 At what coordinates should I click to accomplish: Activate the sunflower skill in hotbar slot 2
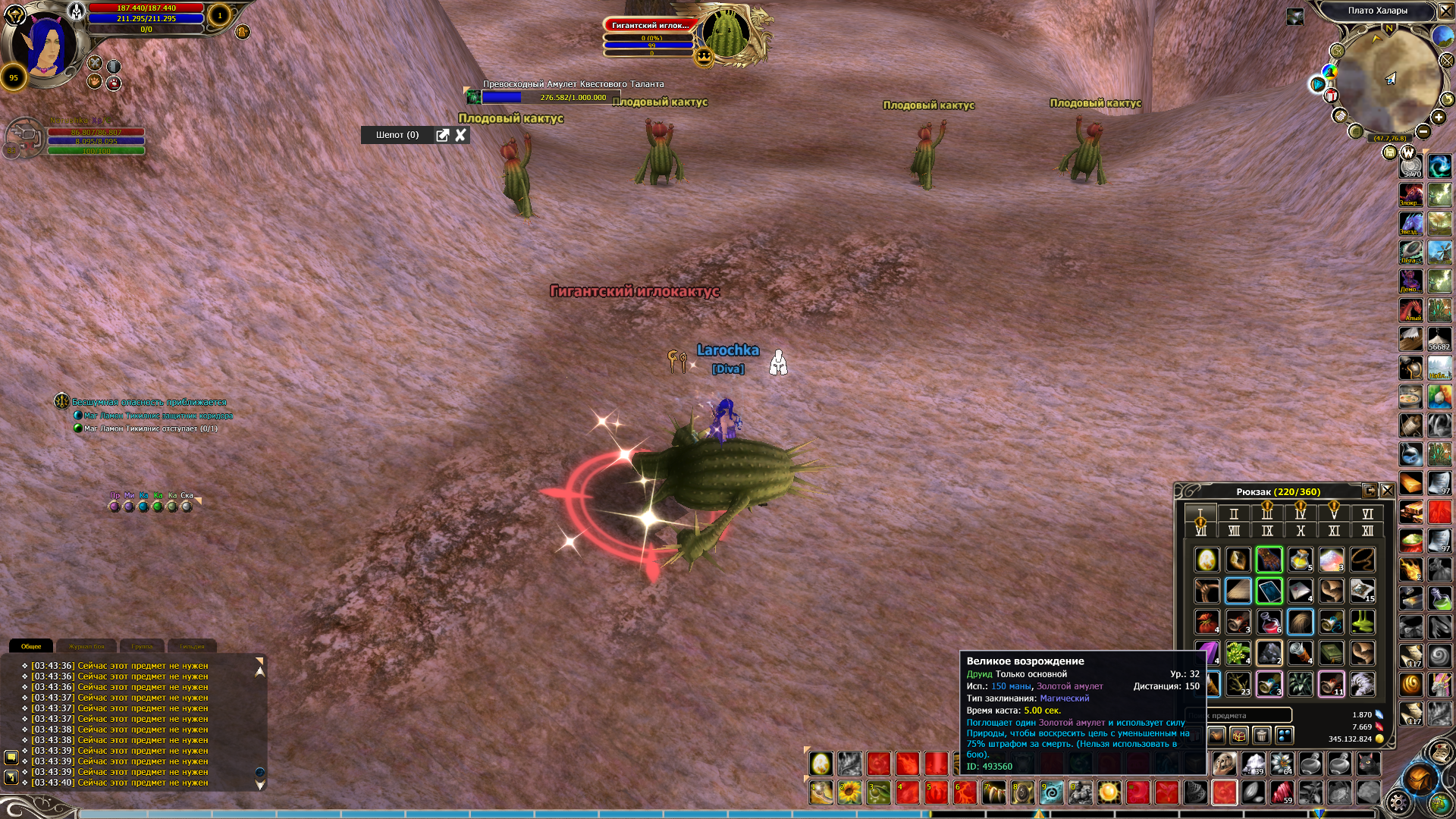coord(850,792)
